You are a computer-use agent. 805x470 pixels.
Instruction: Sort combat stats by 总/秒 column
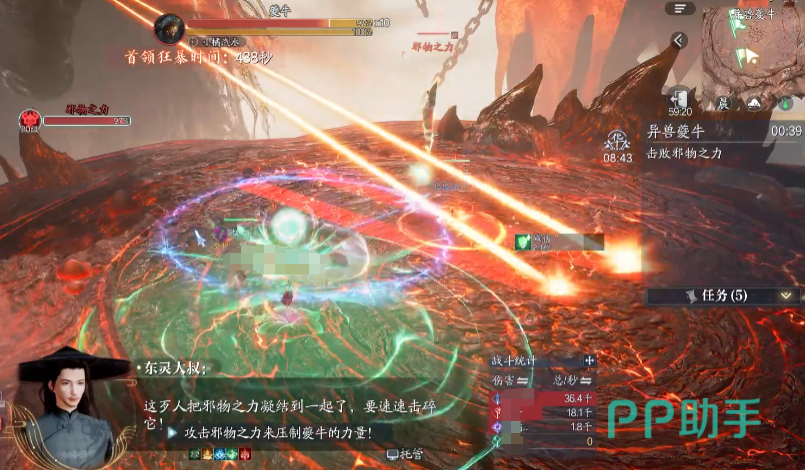(x=571, y=379)
